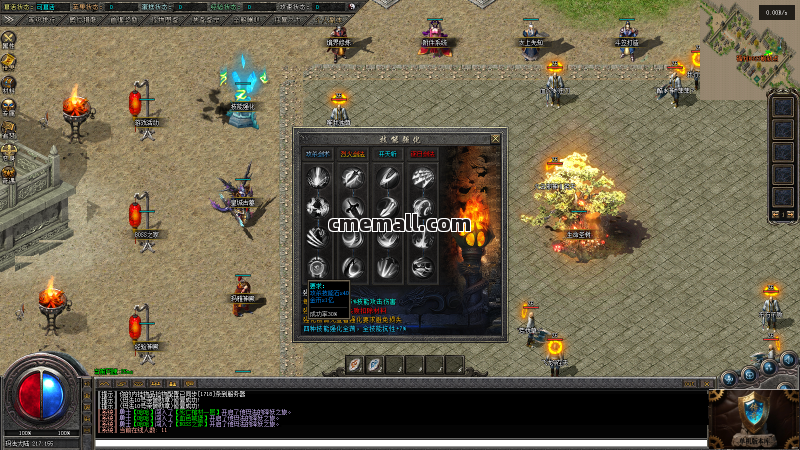Choose the top skill icon under 开天斩

click(388, 179)
